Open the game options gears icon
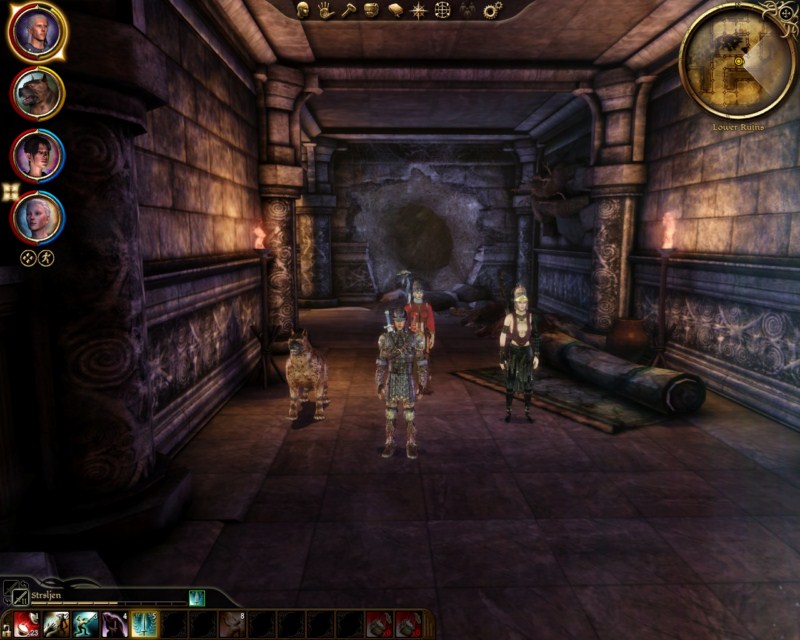This screenshot has height=640, width=800. pos(492,10)
